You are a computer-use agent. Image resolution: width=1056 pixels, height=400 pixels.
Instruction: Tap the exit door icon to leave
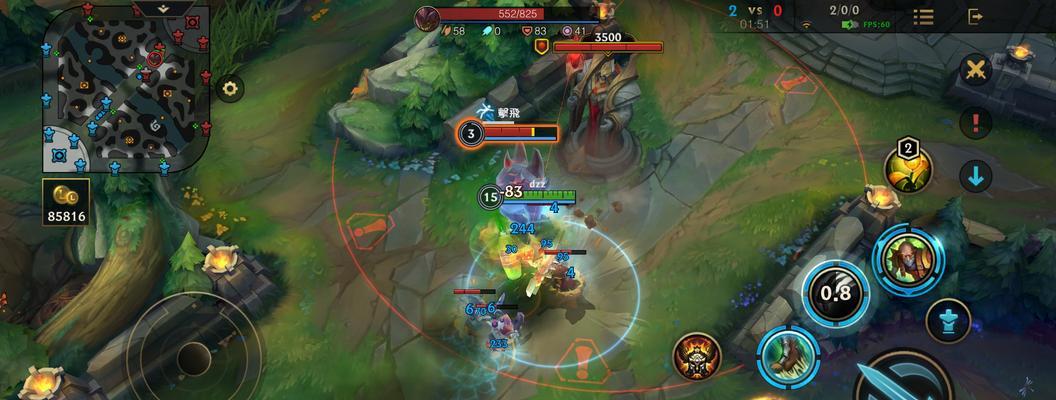click(x=976, y=17)
